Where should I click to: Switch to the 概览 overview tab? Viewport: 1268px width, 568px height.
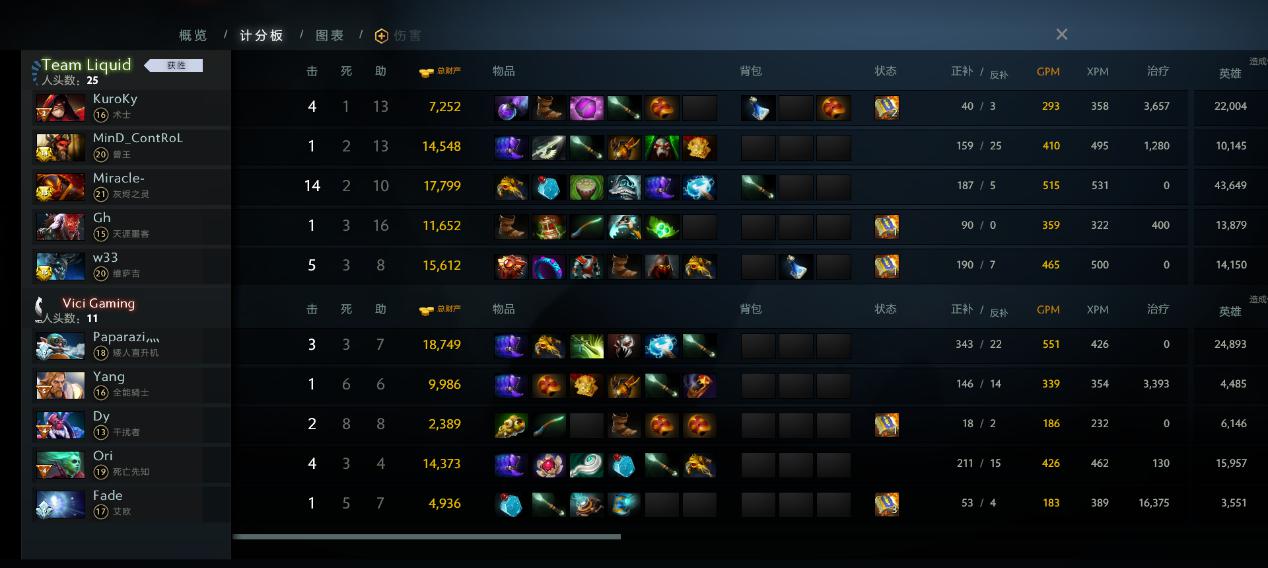(x=193, y=35)
